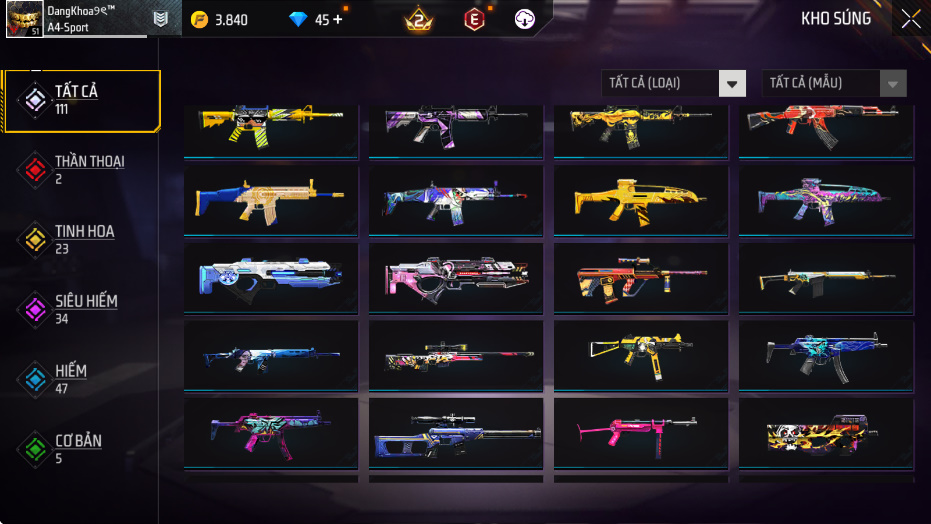Show Thần Thoại weapon skins

[x=82, y=169]
